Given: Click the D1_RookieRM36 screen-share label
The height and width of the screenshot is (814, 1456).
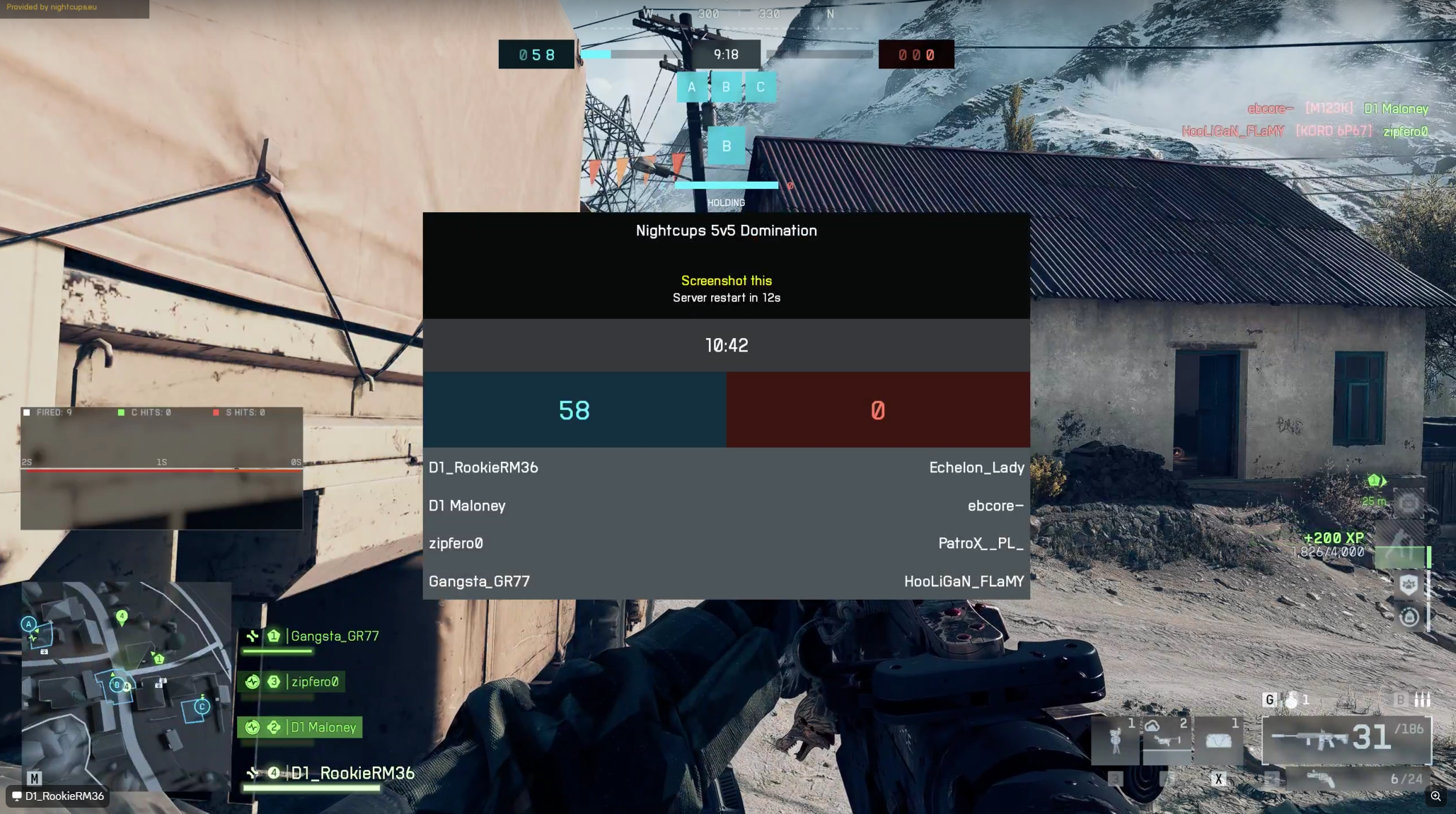Looking at the screenshot, I should (x=58, y=796).
